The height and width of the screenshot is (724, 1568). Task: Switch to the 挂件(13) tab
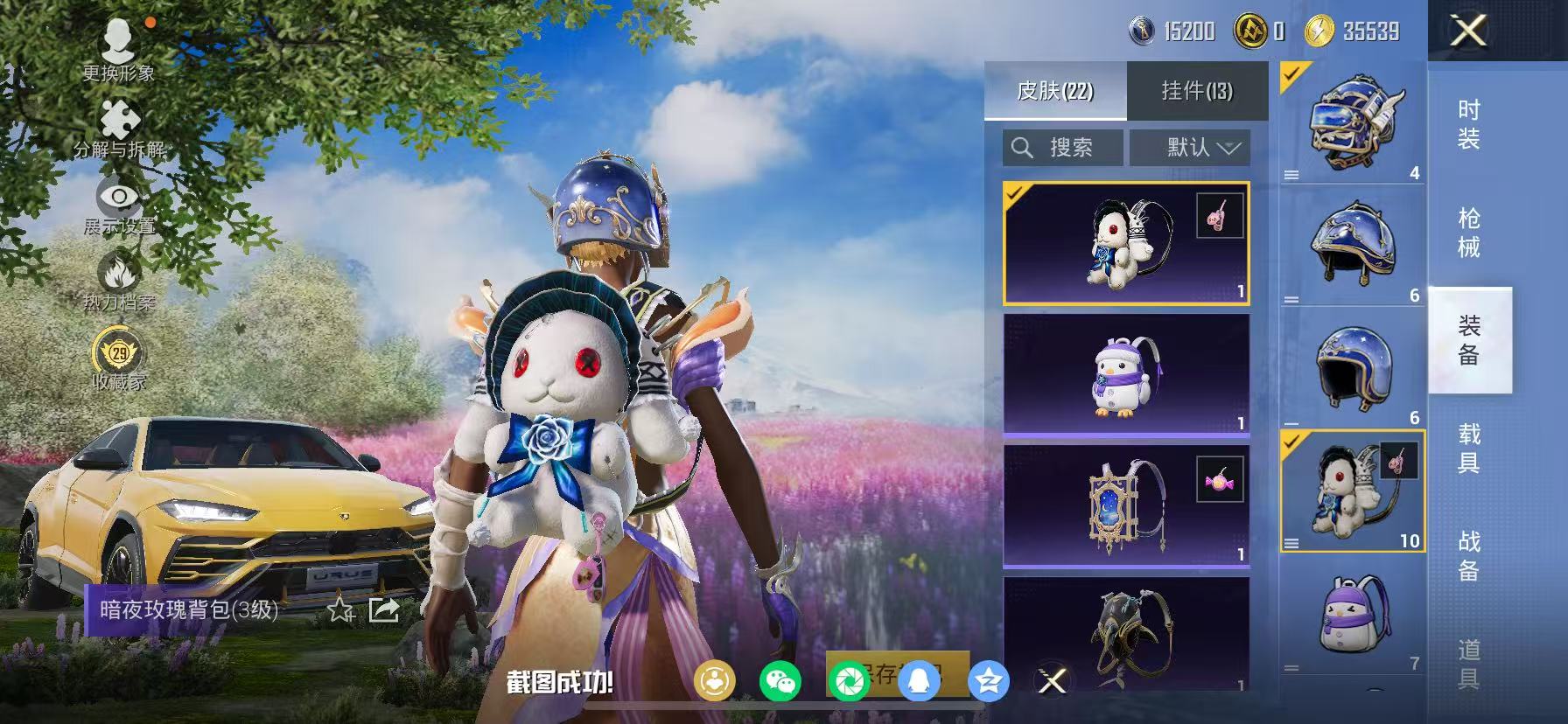coord(1199,90)
